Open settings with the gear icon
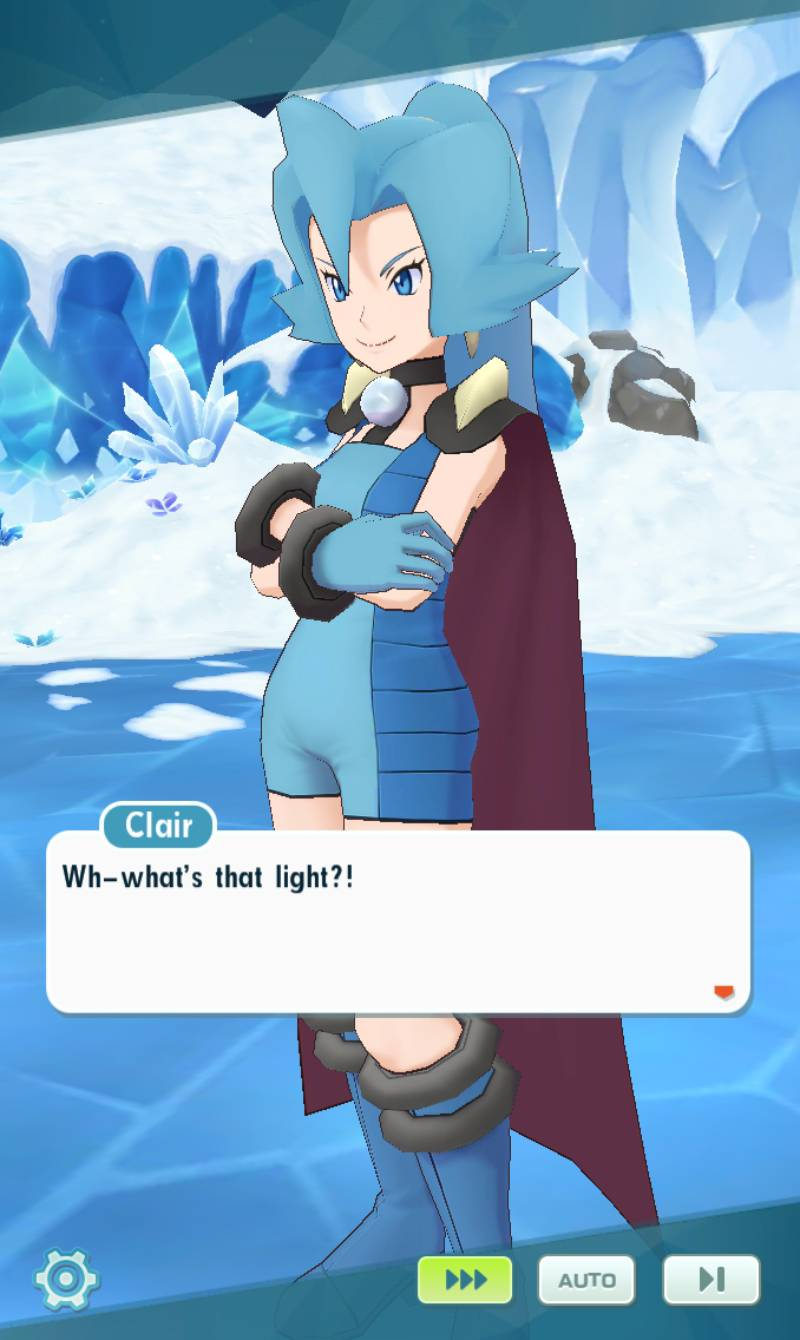Image resolution: width=800 pixels, height=1340 pixels. pyautogui.click(x=66, y=1278)
